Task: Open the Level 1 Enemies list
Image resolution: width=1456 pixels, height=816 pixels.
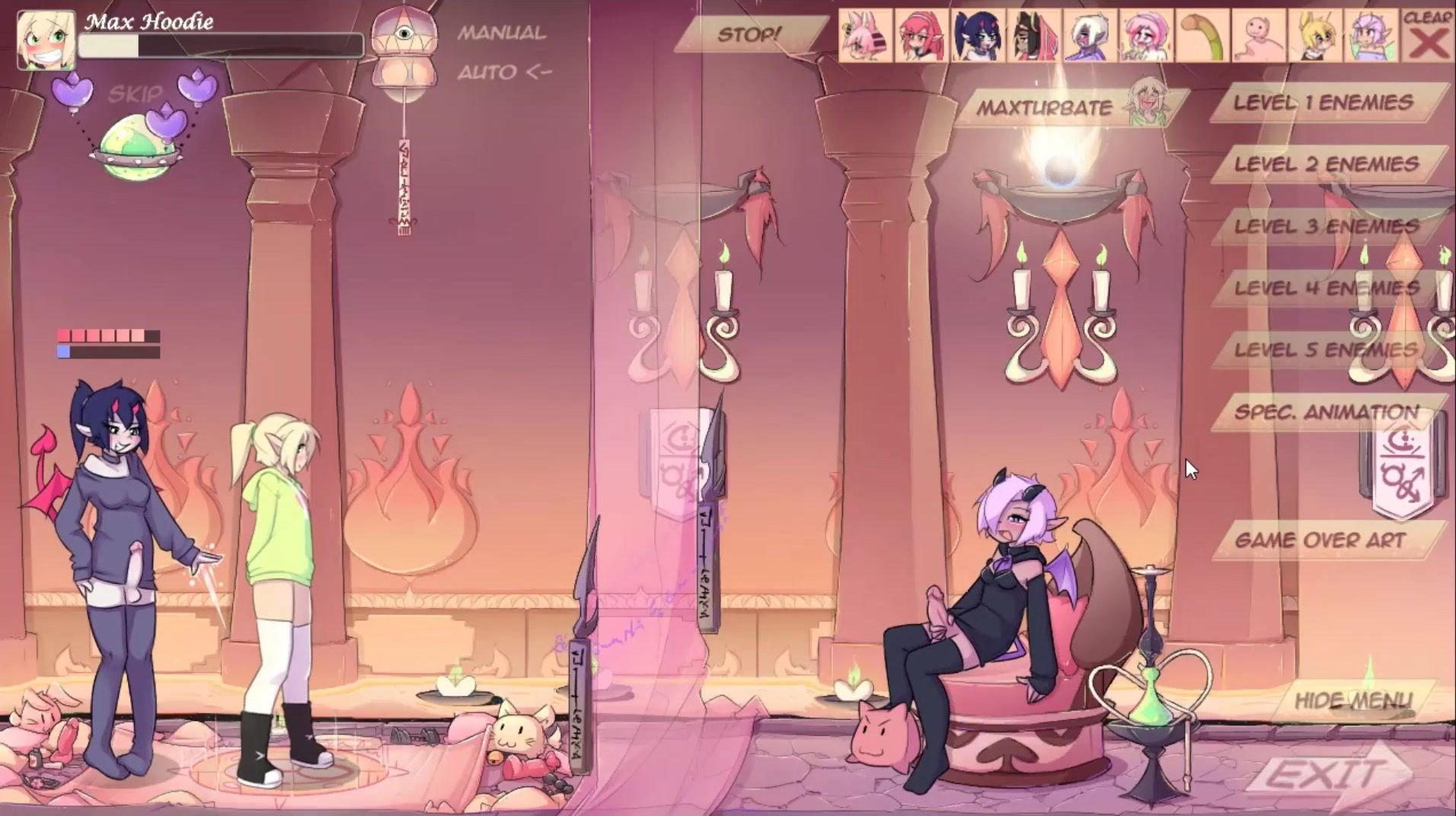Action: (x=1323, y=103)
